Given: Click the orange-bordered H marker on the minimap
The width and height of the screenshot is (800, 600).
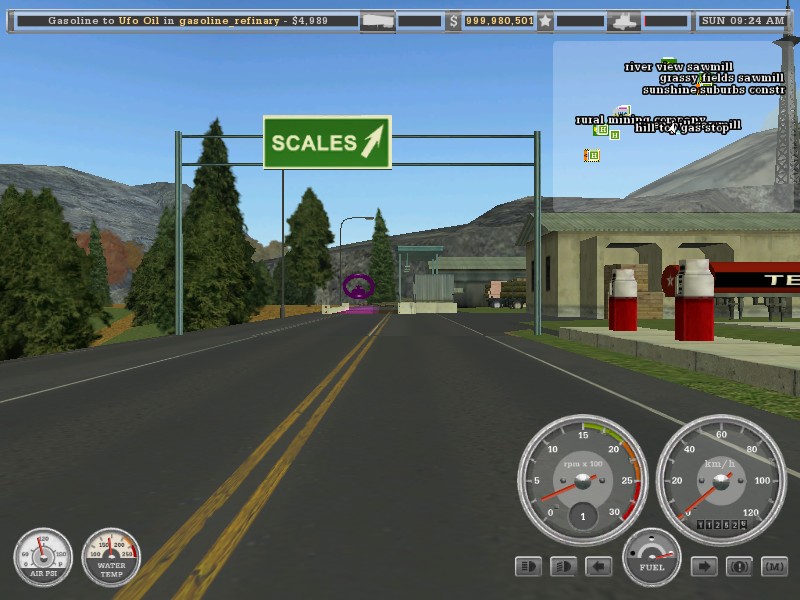Looking at the screenshot, I should 592,155.
